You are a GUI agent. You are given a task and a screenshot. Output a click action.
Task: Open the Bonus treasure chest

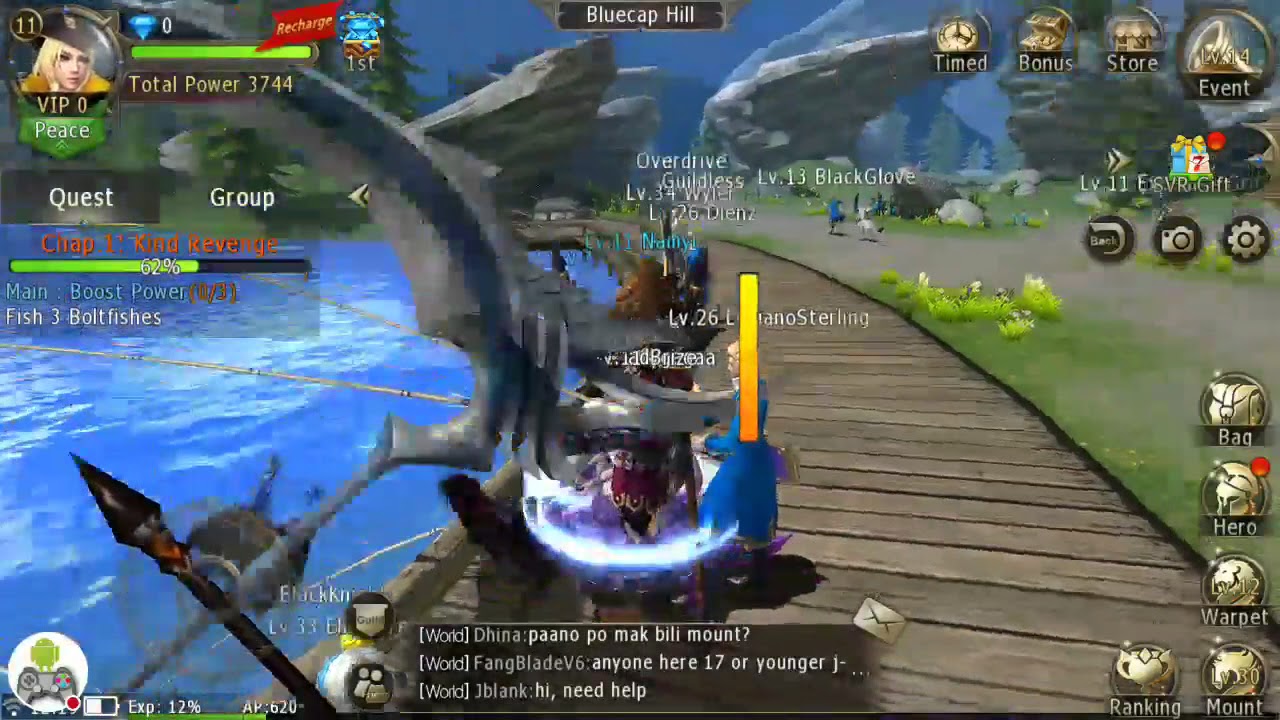tap(1045, 43)
